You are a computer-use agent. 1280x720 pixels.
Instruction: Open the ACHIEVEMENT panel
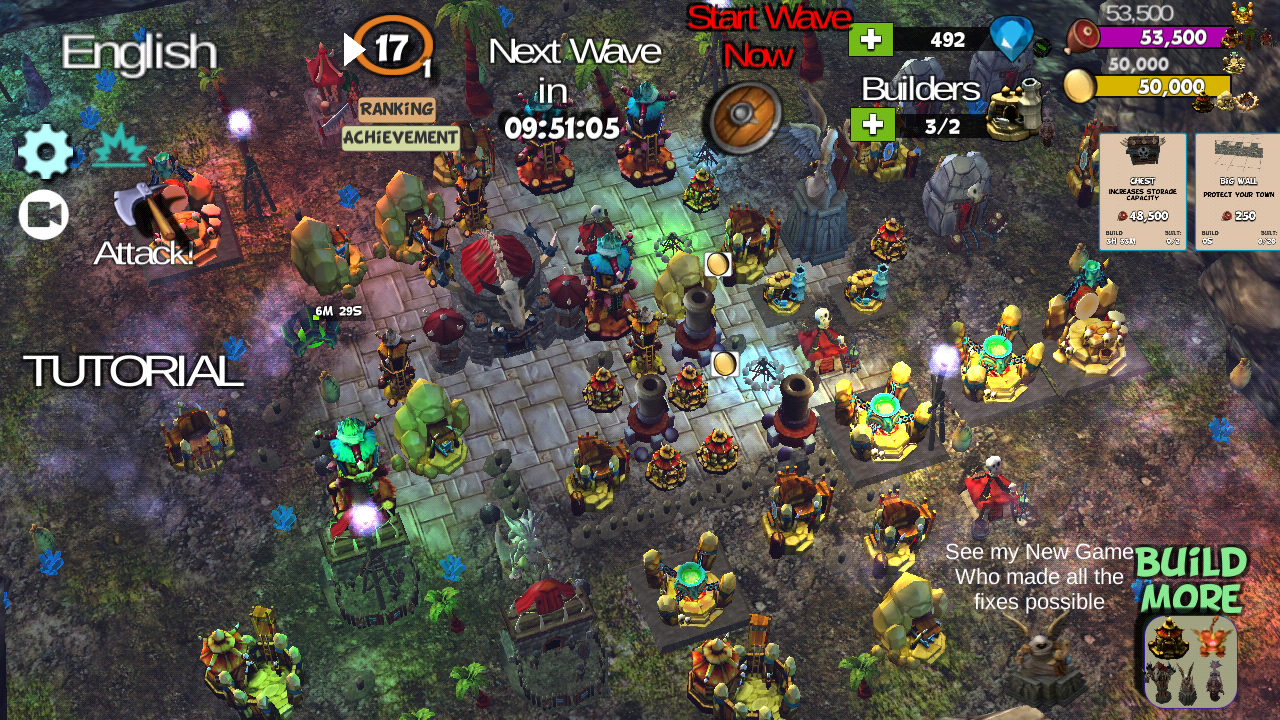tap(400, 138)
